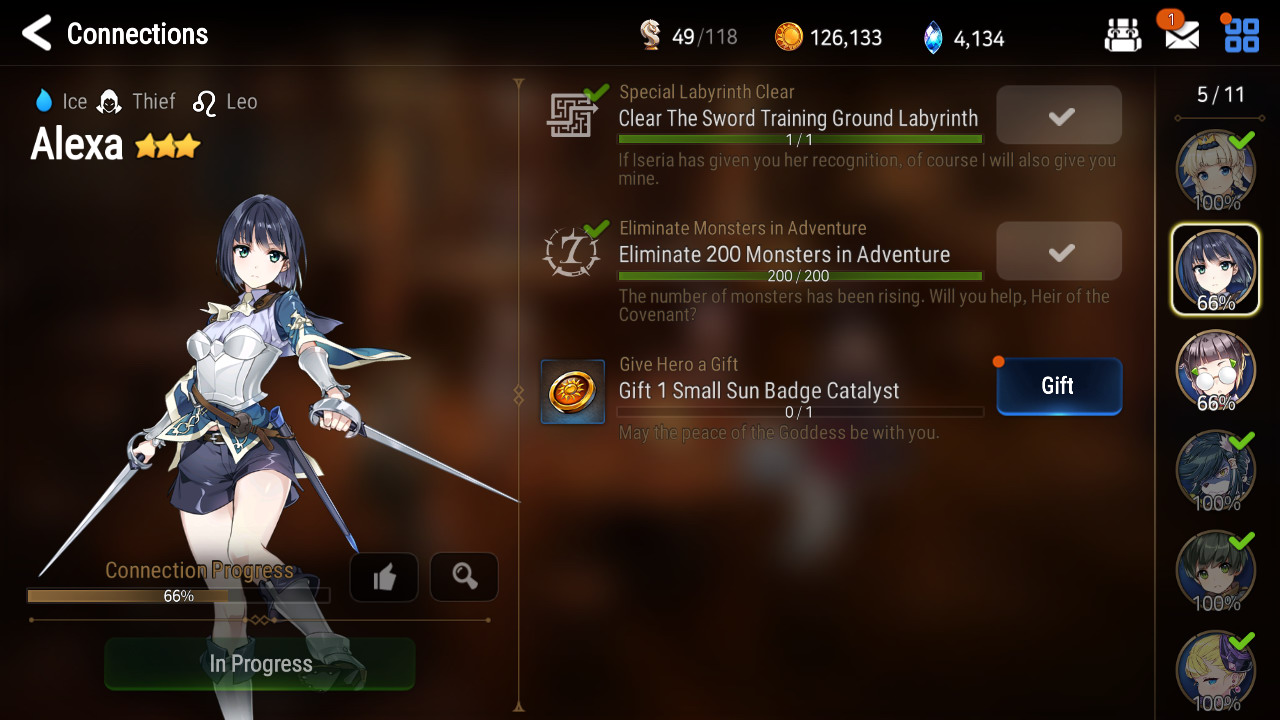1280x720 pixels.
Task: Go back from the Connections screen
Action: pyautogui.click(x=37, y=34)
